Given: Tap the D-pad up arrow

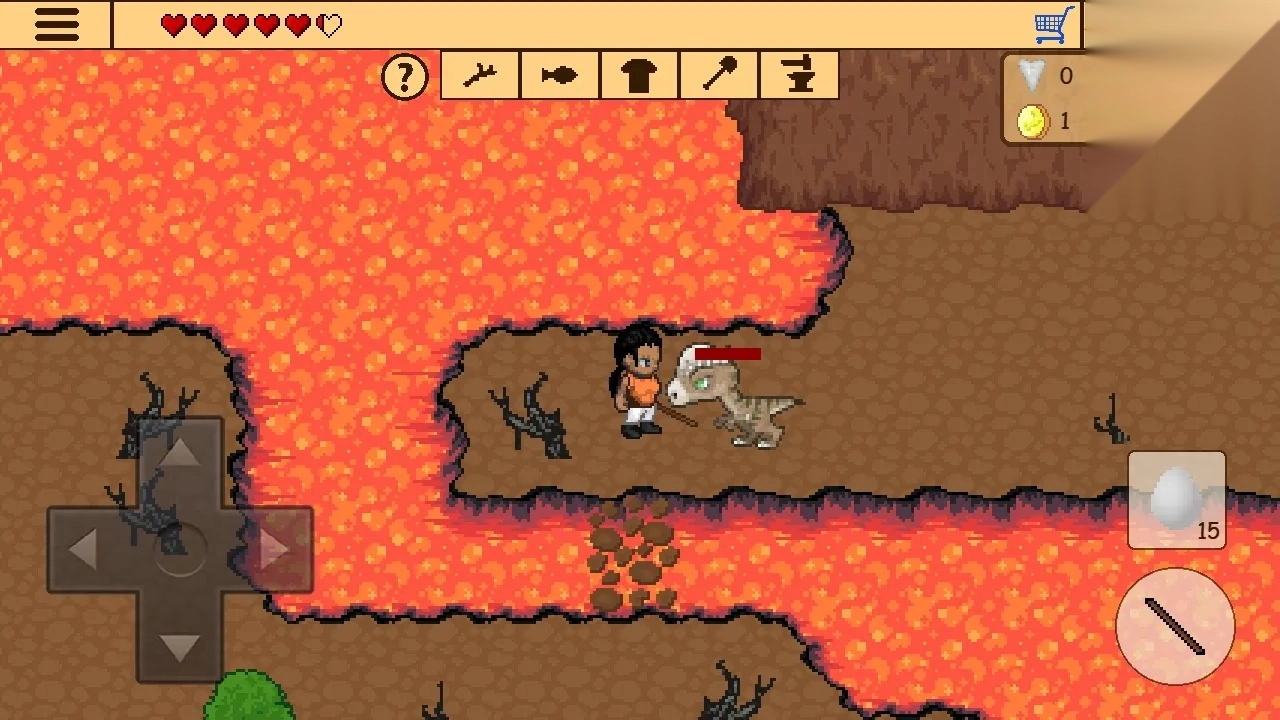Looking at the screenshot, I should coord(180,454).
